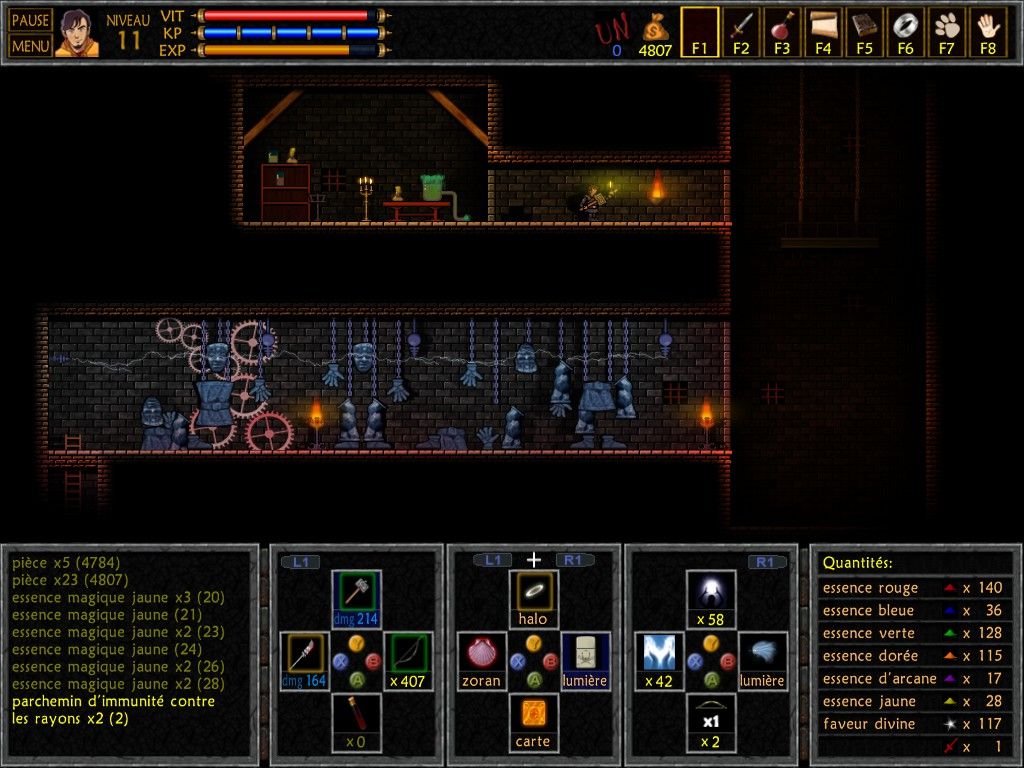Activate the halo item slot
This screenshot has height=768, width=1024.
coord(533,597)
